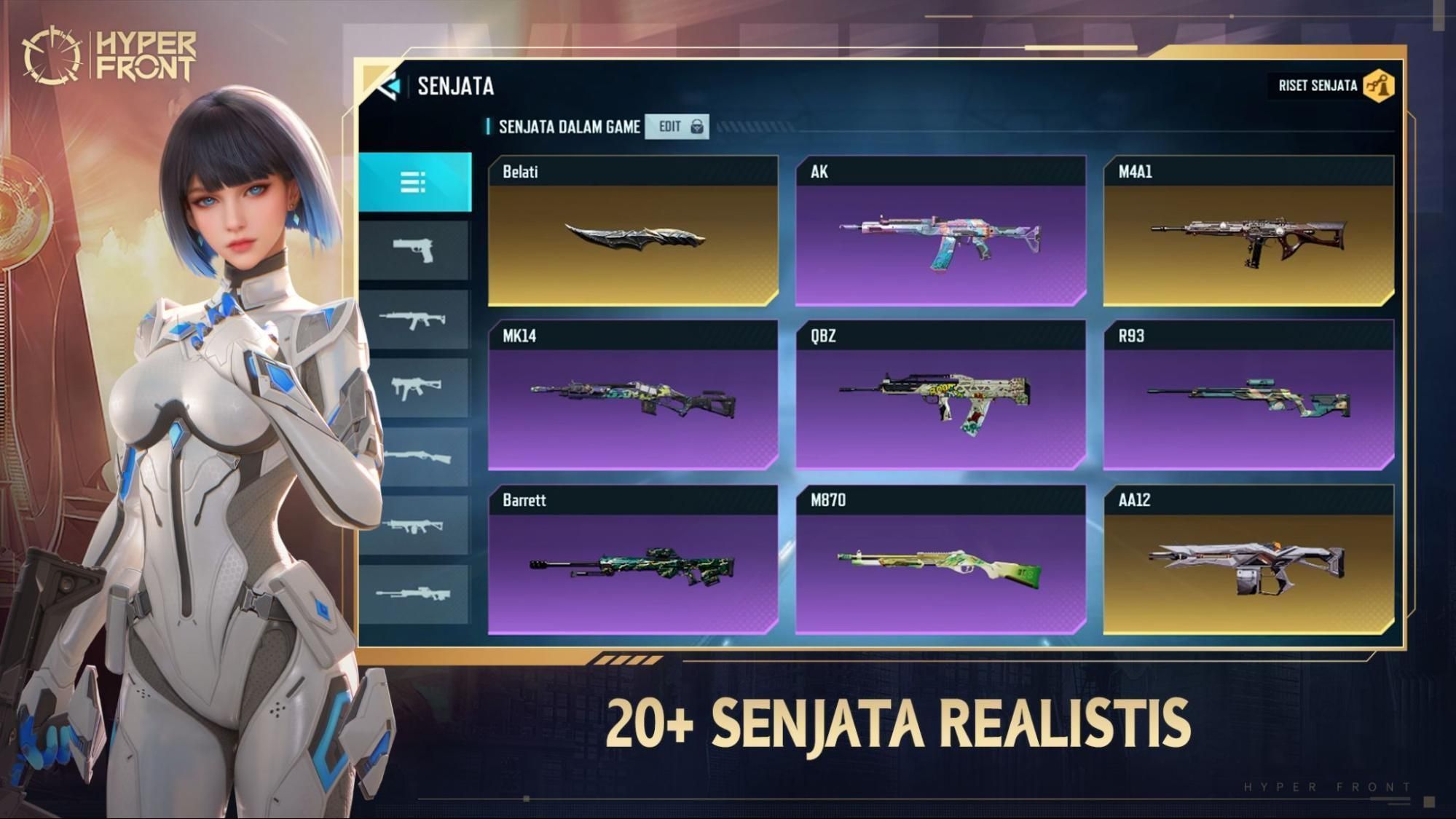Screen dimensions: 1456x819
Task: Toggle the lock icon on the Edit button
Action: coord(697,126)
